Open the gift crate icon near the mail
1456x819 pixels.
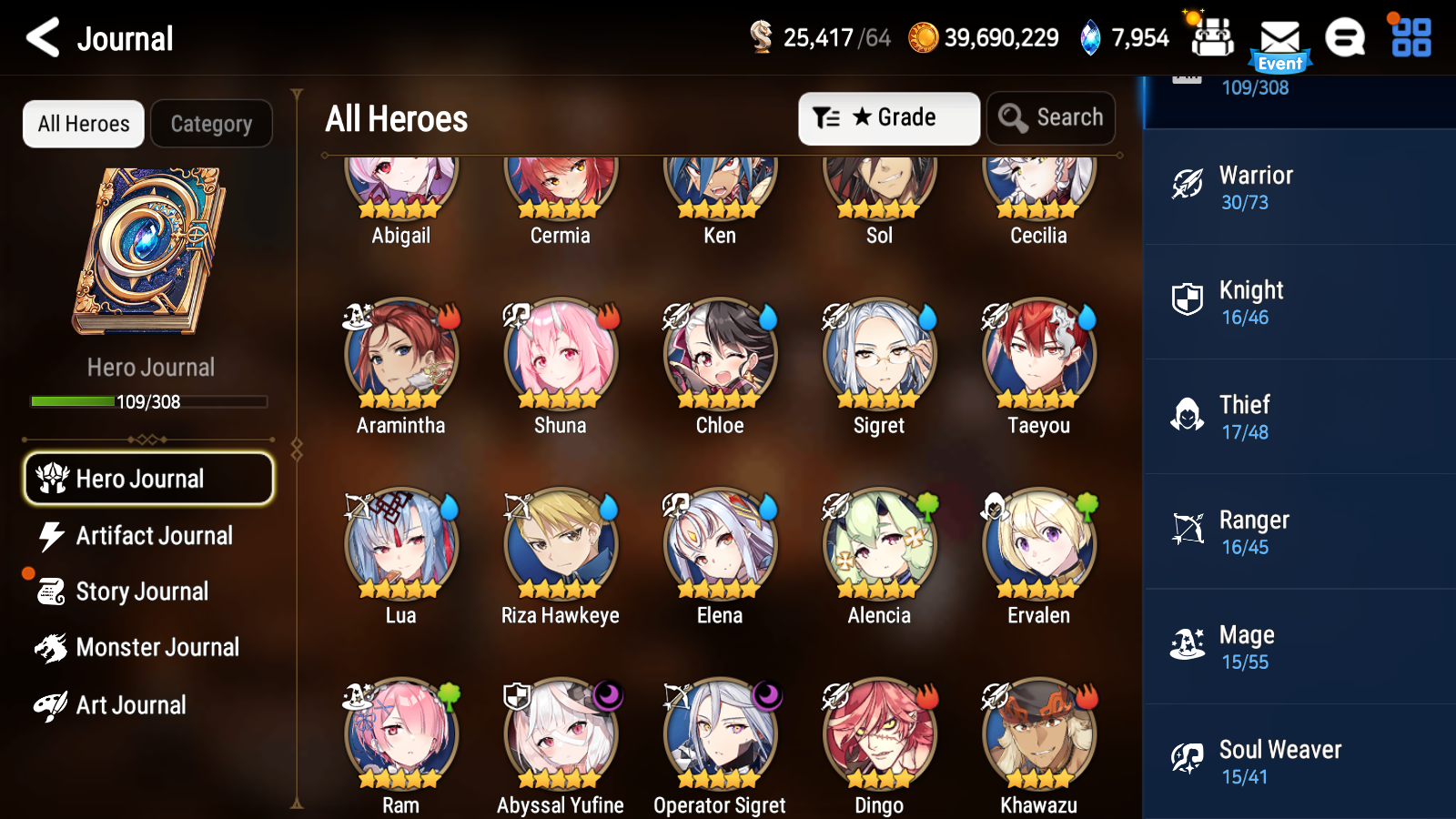1211,38
